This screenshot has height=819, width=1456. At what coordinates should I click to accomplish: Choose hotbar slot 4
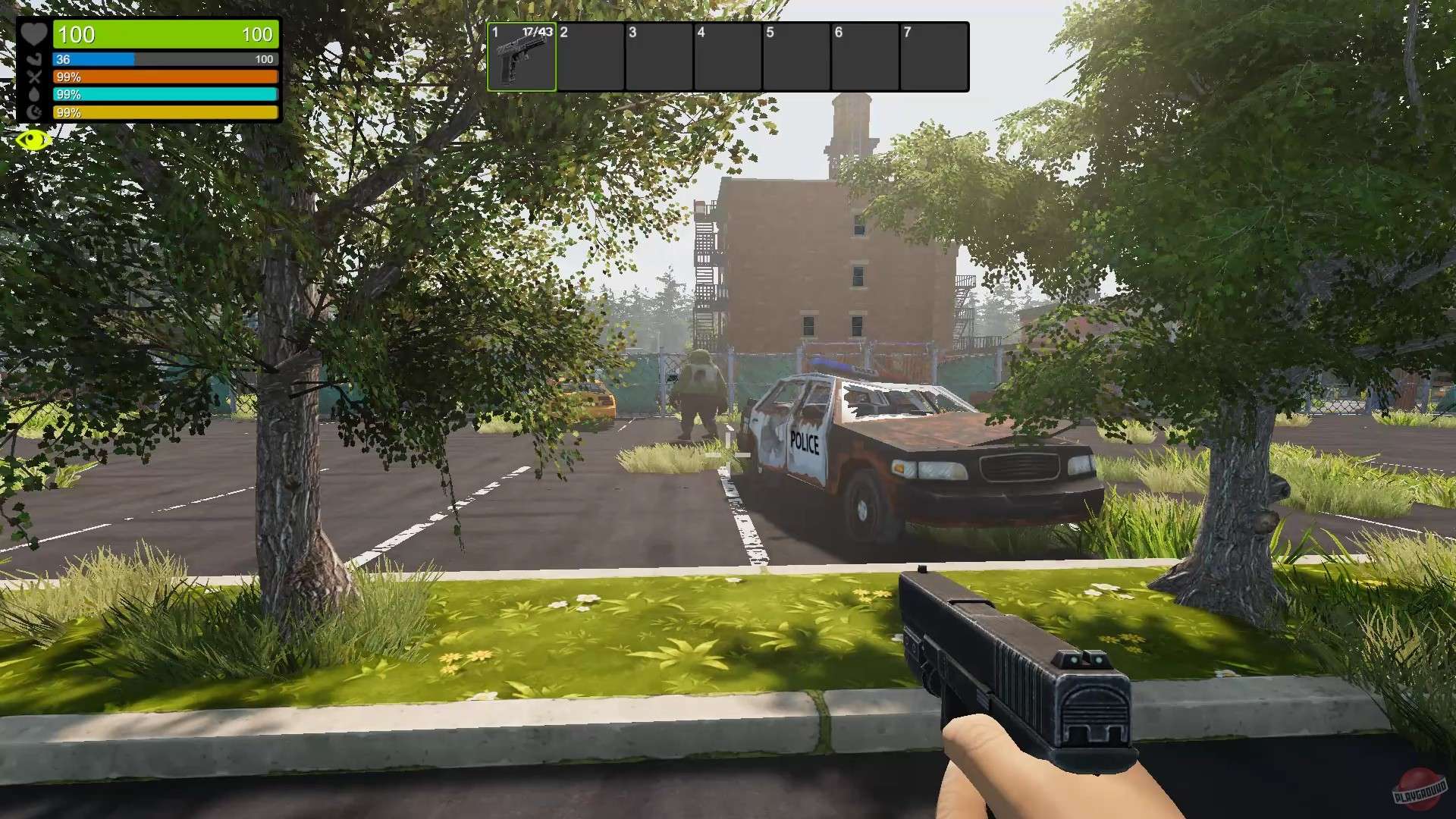pos(727,57)
